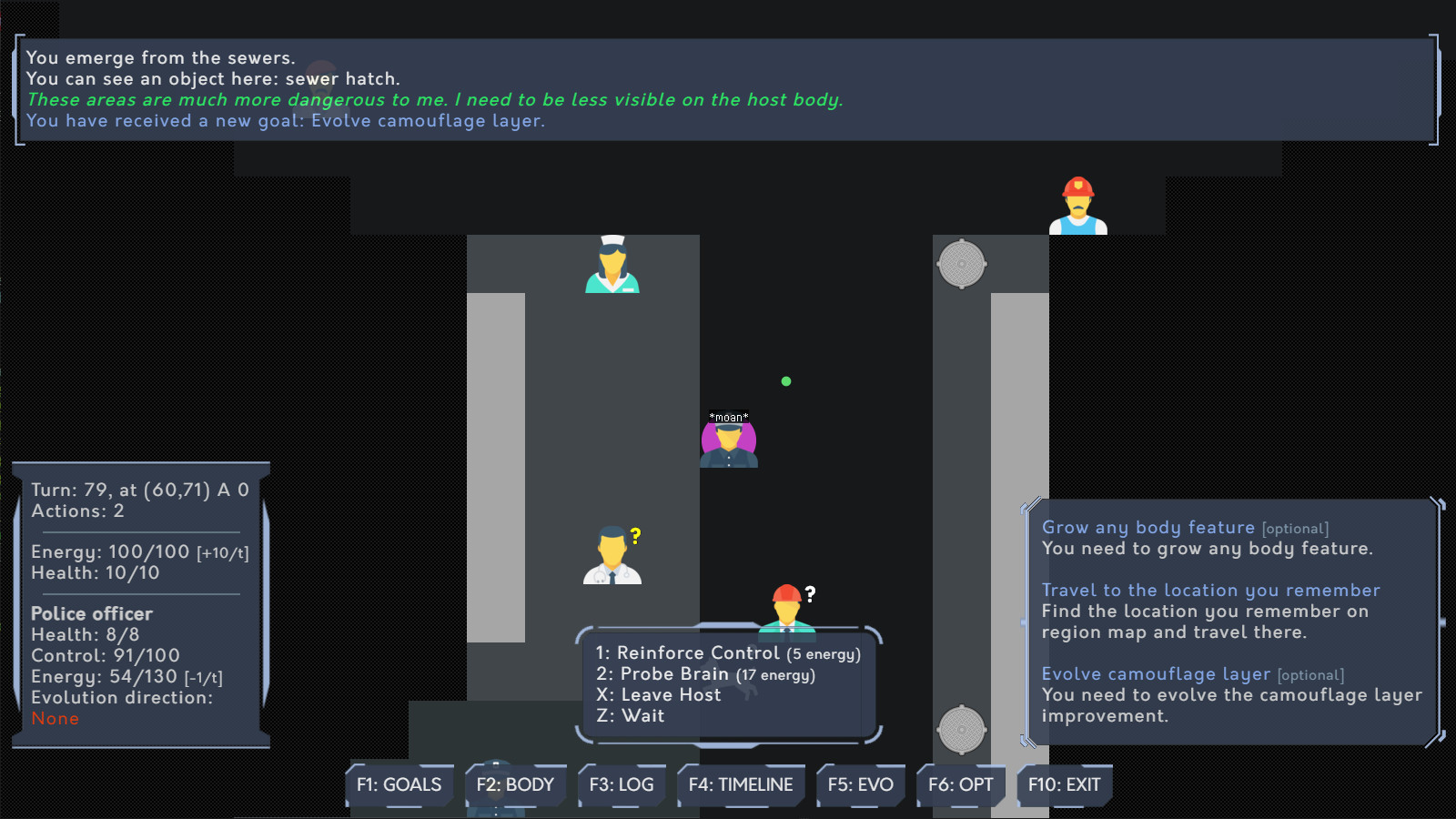Click the Evolve camouflage layer goal entry
This screenshot has width=1456, height=819.
[1156, 674]
